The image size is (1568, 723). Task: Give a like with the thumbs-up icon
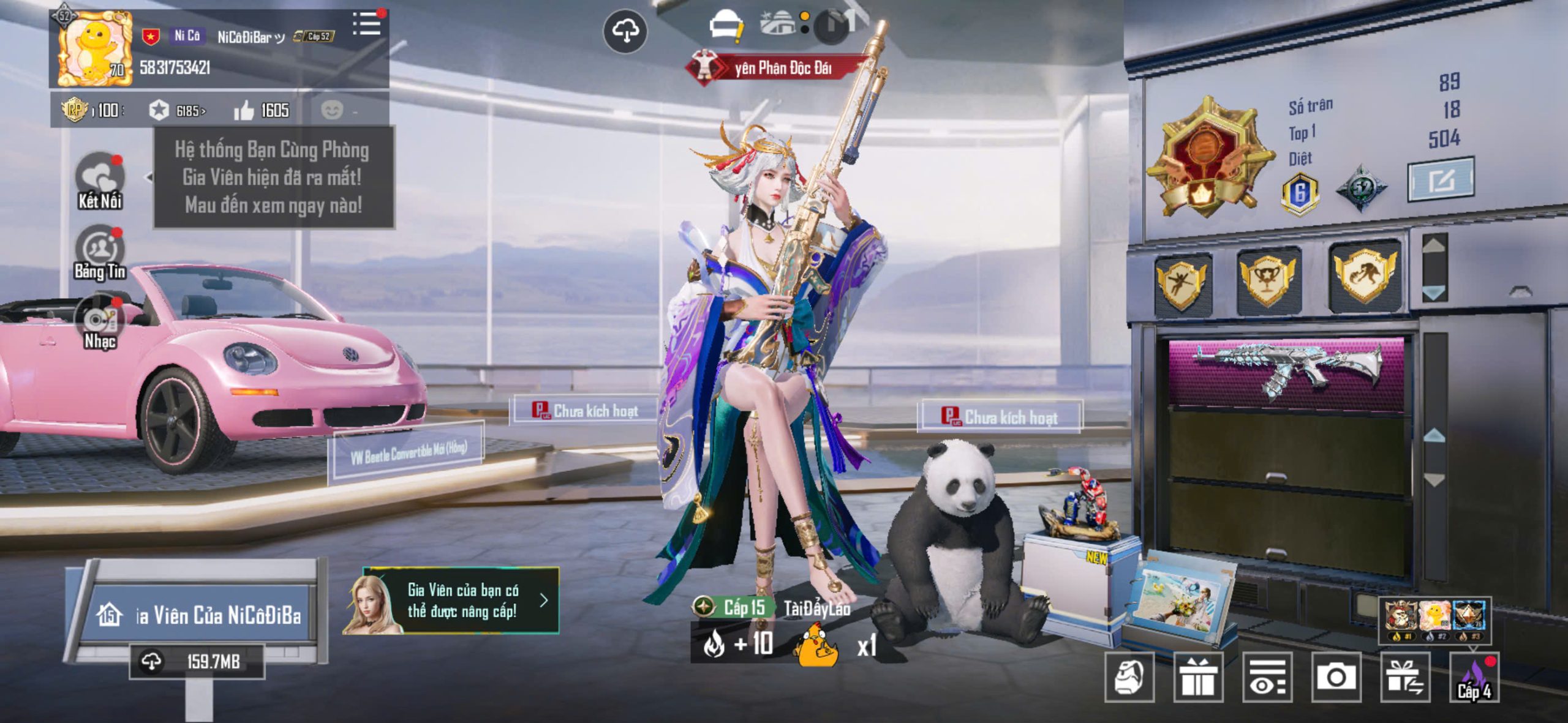click(244, 111)
